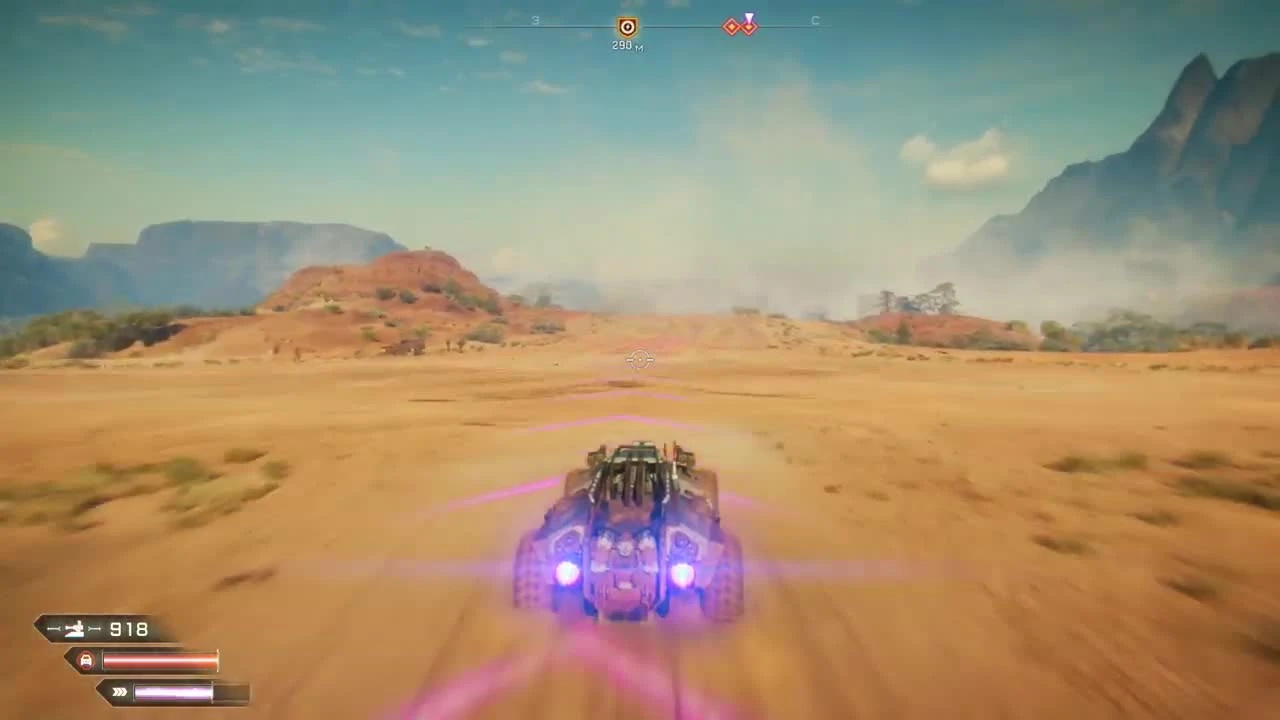
Task: Select the right red enemy diamond marker
Action: 750,27
